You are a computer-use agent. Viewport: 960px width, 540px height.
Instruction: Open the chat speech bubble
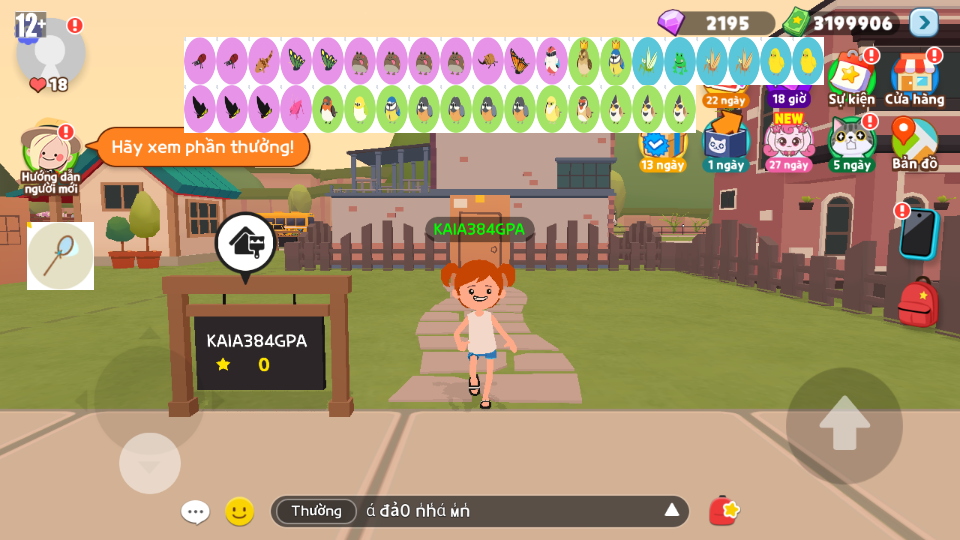pos(195,512)
